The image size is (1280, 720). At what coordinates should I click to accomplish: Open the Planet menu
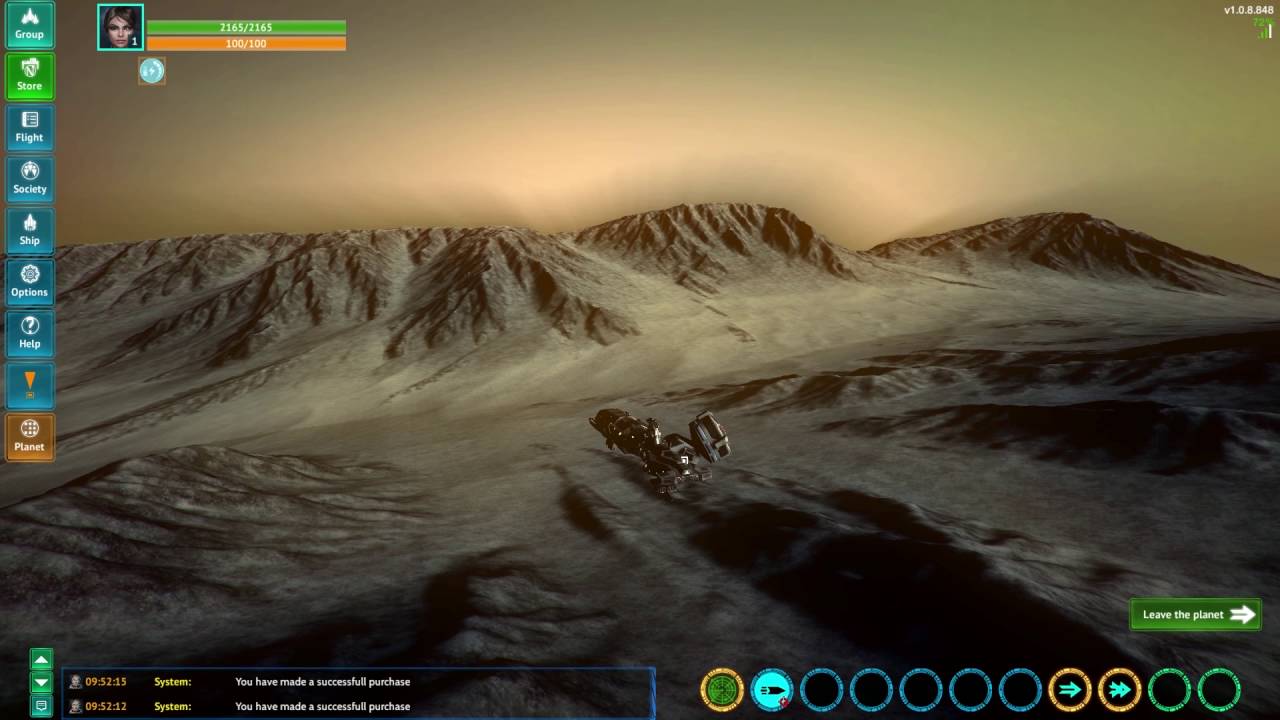pyautogui.click(x=29, y=437)
